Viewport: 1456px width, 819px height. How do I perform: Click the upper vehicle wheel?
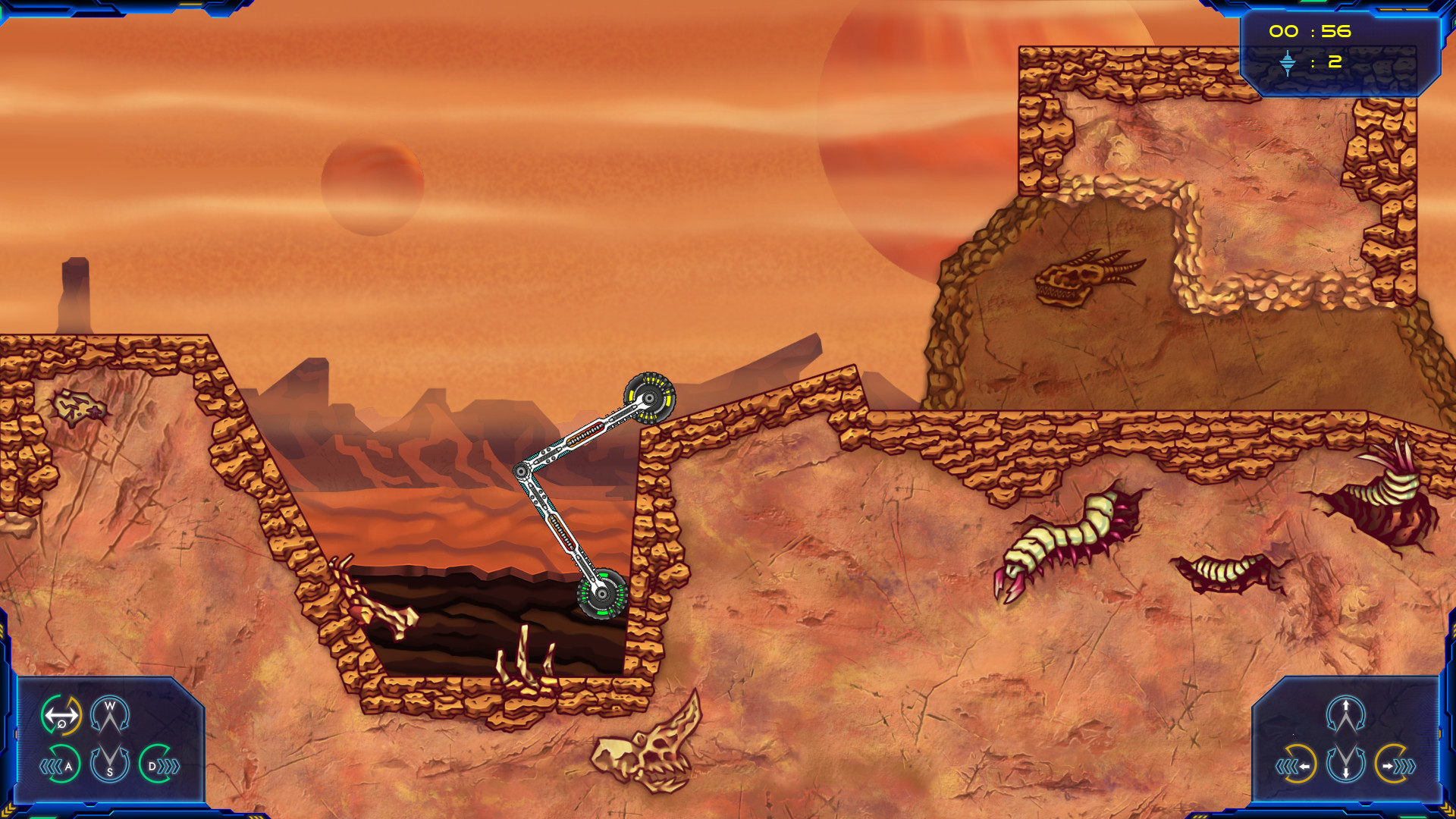pyautogui.click(x=648, y=398)
